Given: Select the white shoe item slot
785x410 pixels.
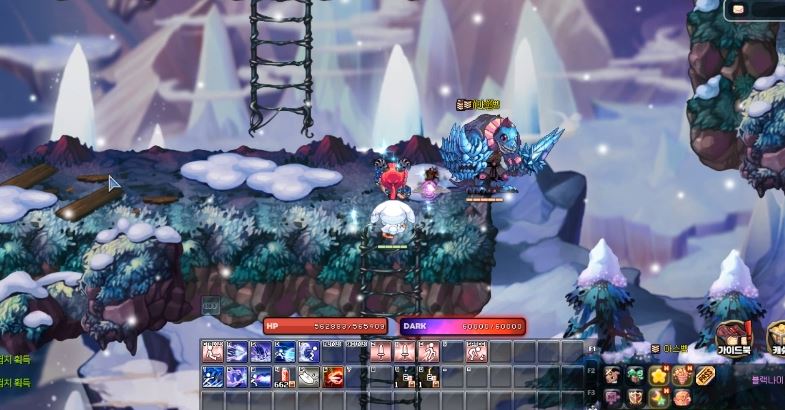Looking at the screenshot, I should click(x=308, y=376).
